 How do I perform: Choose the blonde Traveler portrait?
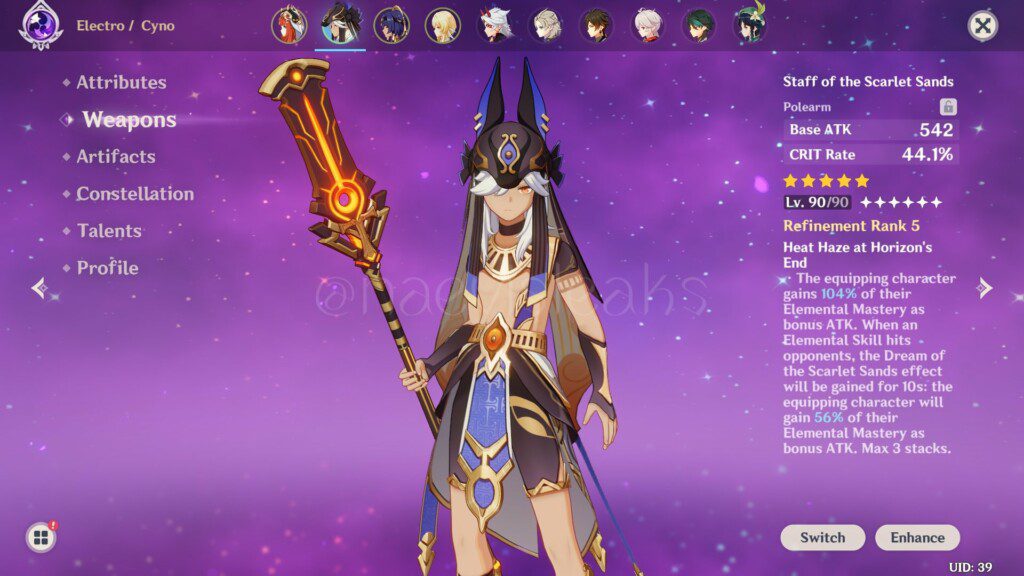point(442,25)
